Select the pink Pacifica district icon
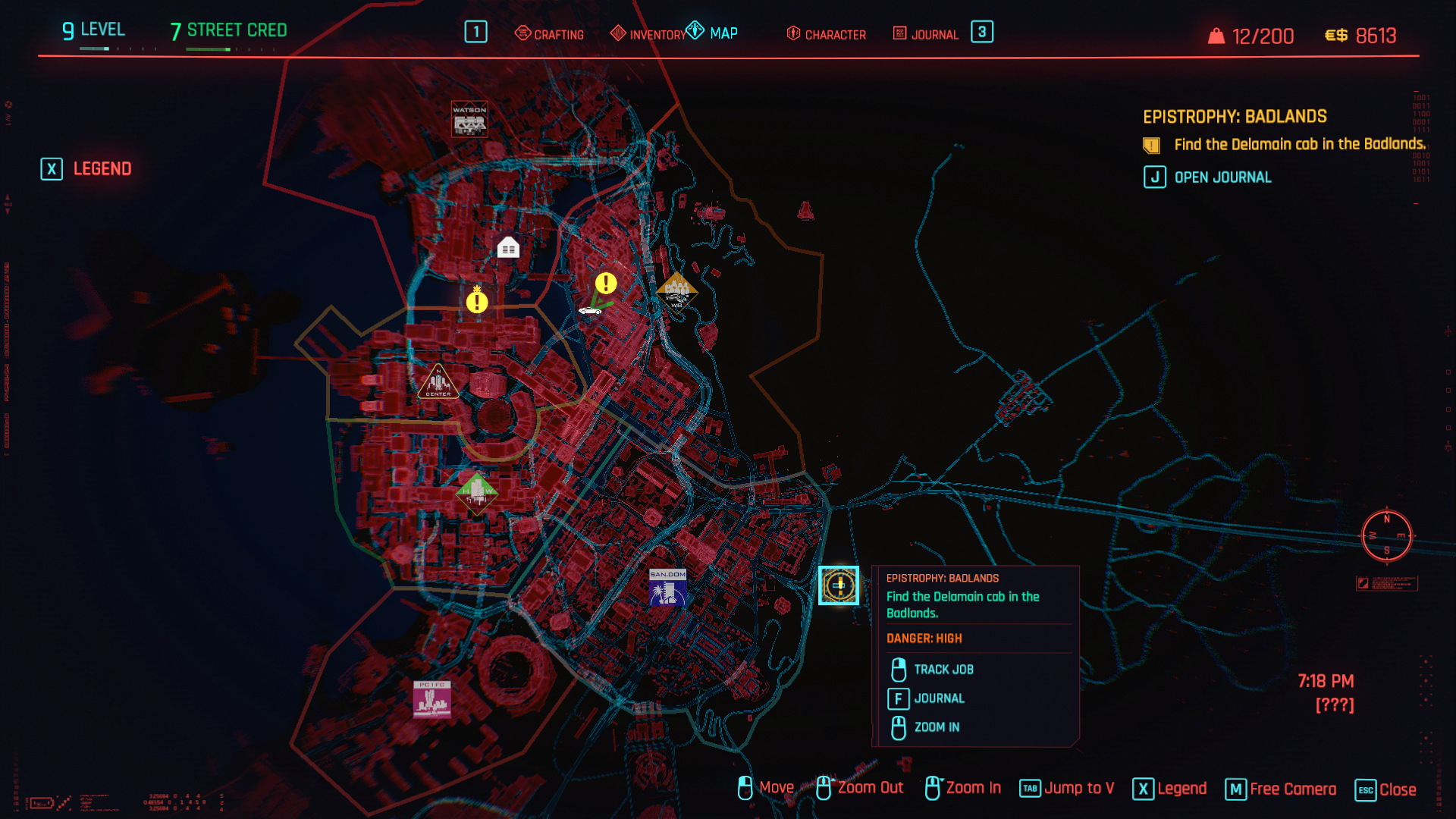 coord(432,698)
